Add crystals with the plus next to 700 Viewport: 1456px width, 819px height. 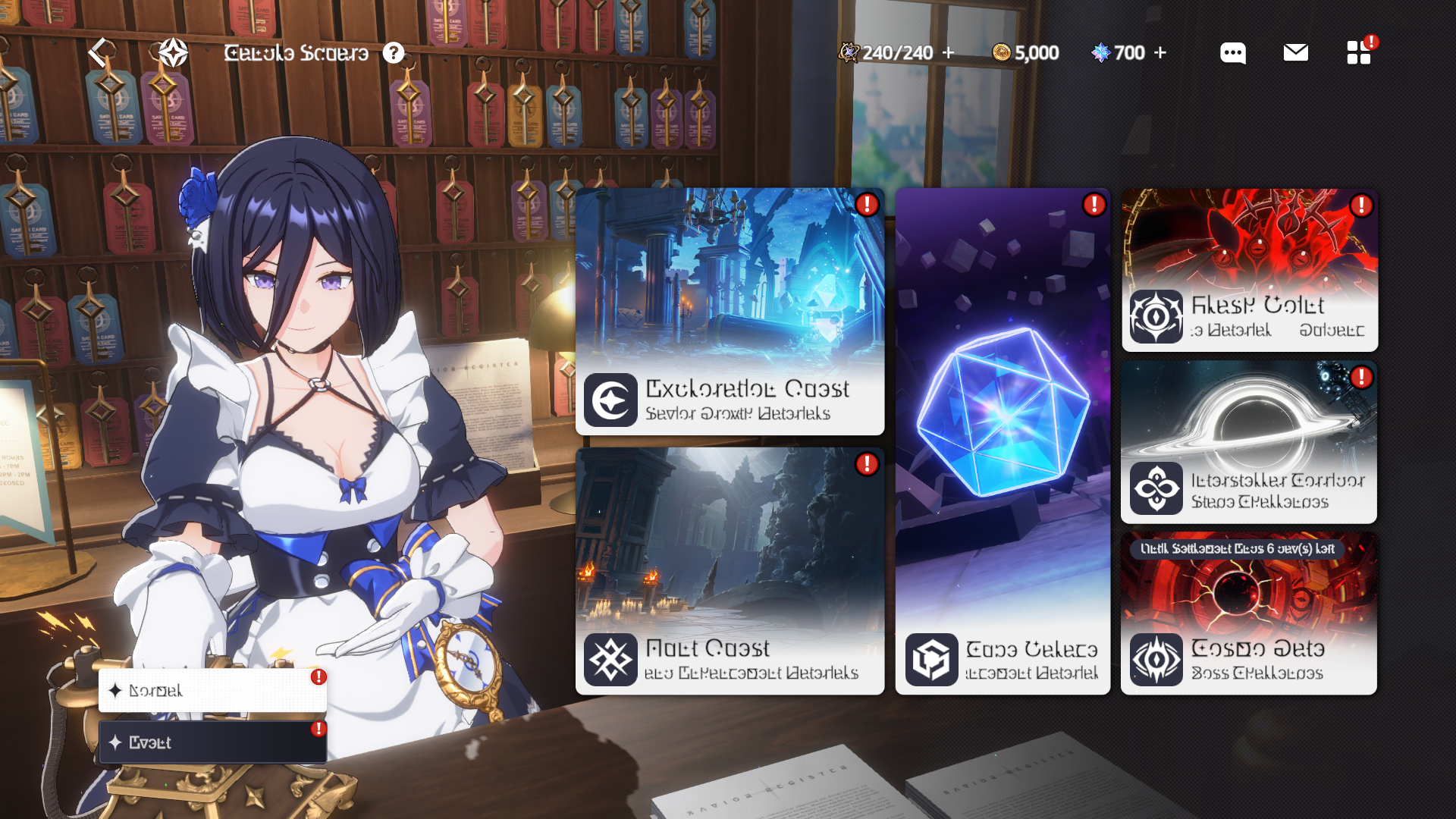[1160, 52]
